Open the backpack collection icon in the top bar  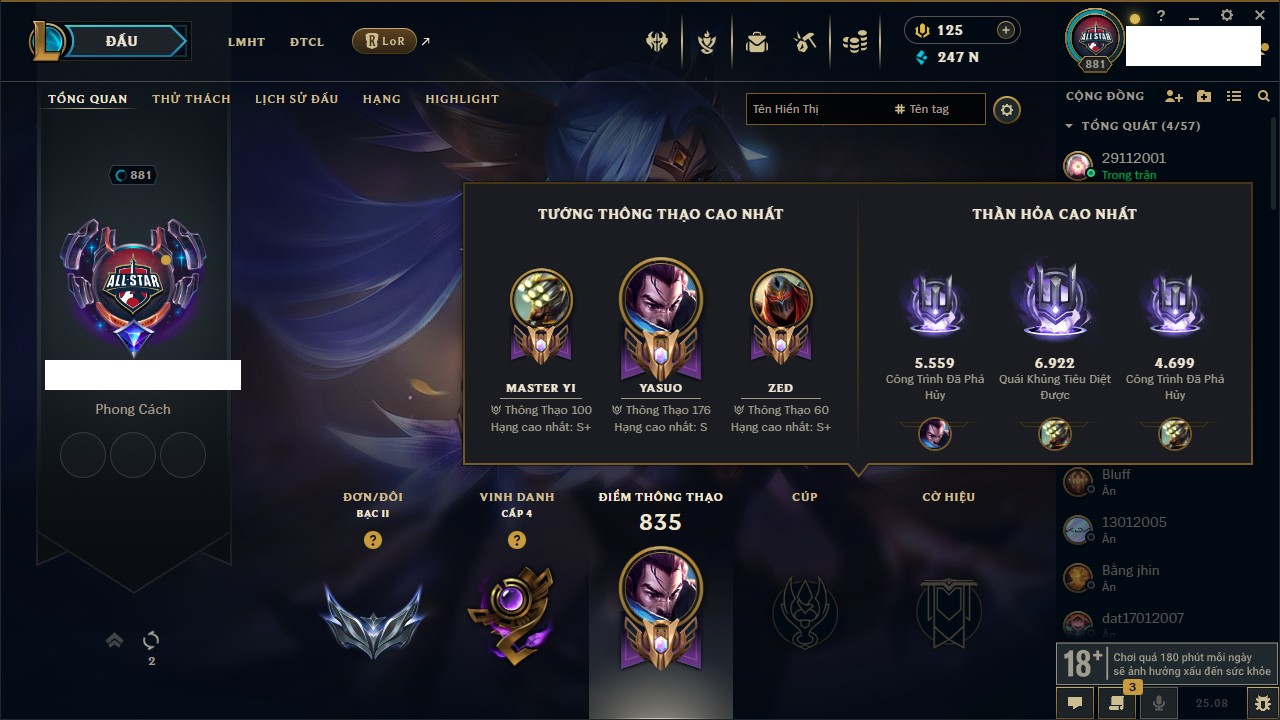coord(756,42)
